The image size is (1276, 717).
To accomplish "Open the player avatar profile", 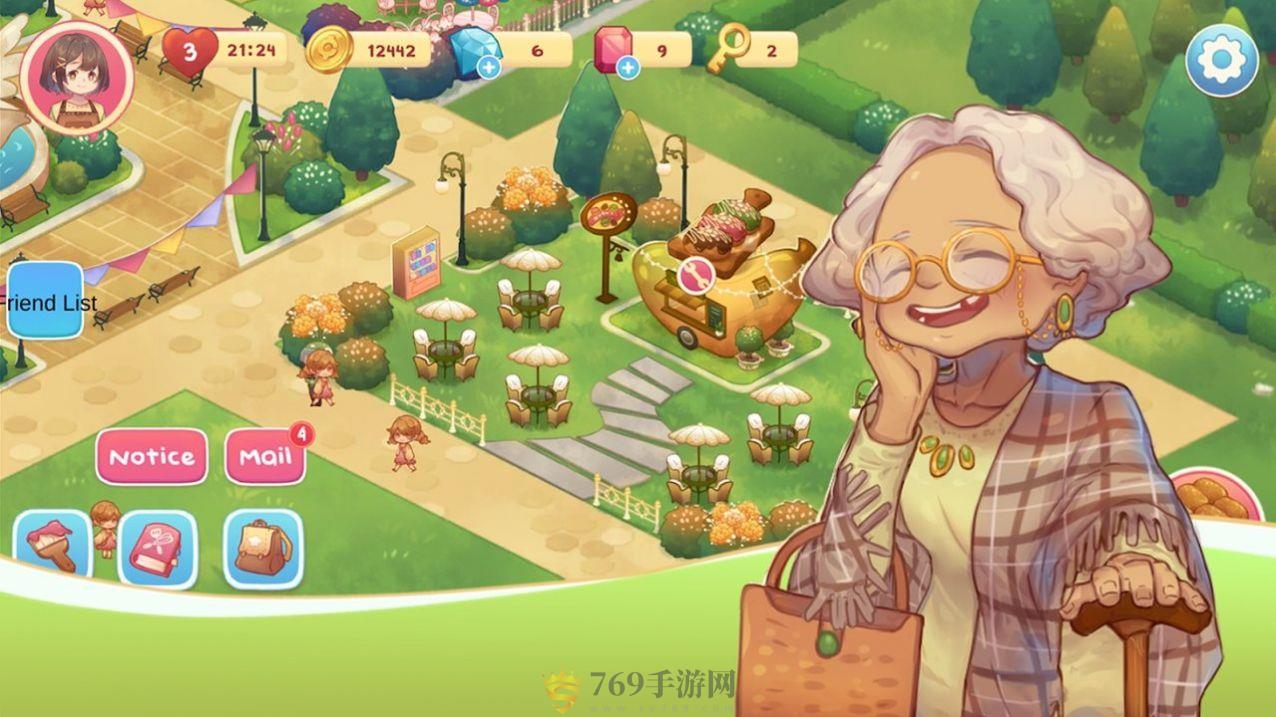I will [77, 77].
